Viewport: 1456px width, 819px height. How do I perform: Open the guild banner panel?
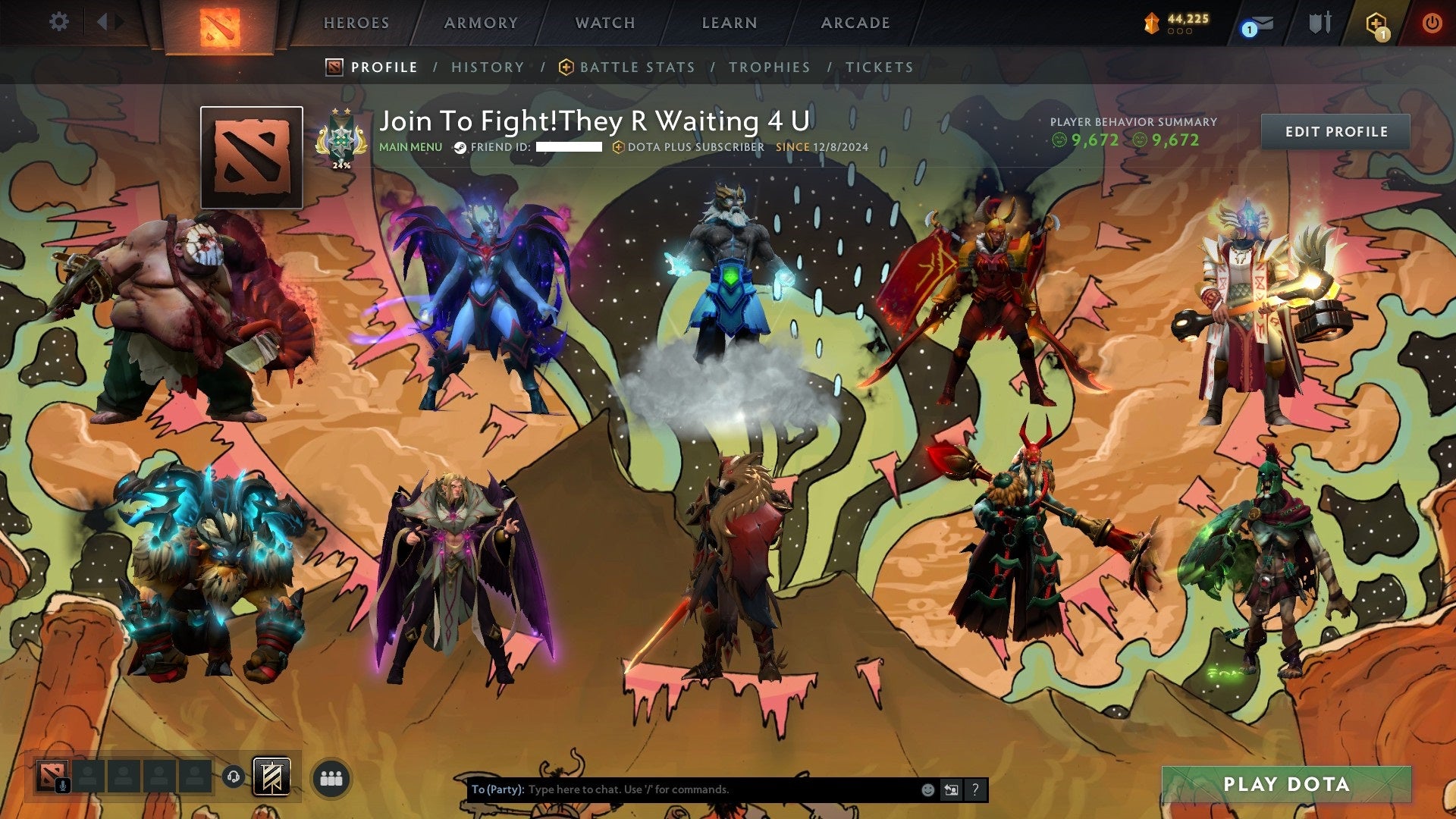click(x=271, y=777)
